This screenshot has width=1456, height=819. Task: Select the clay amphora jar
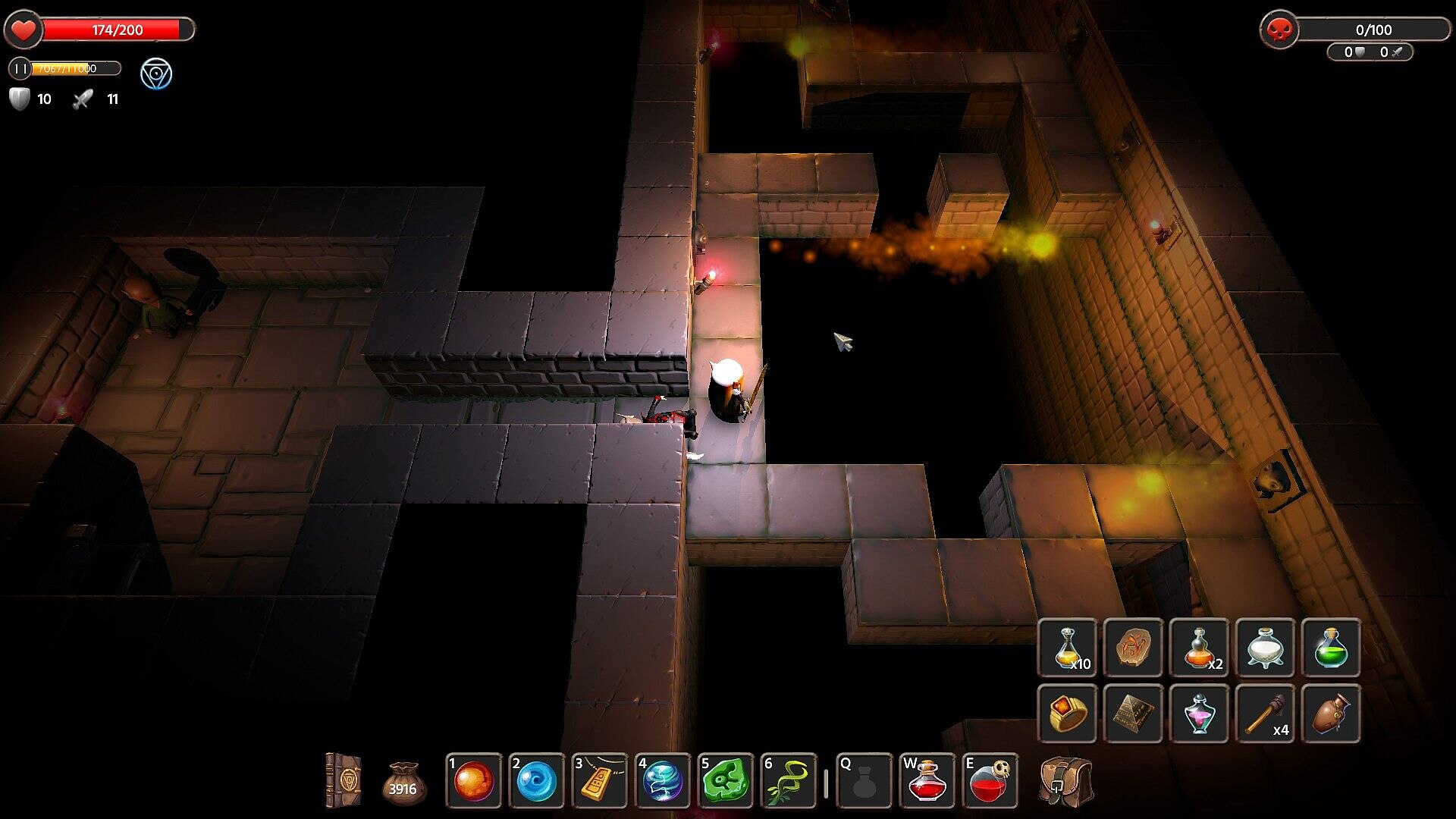(x=1331, y=714)
